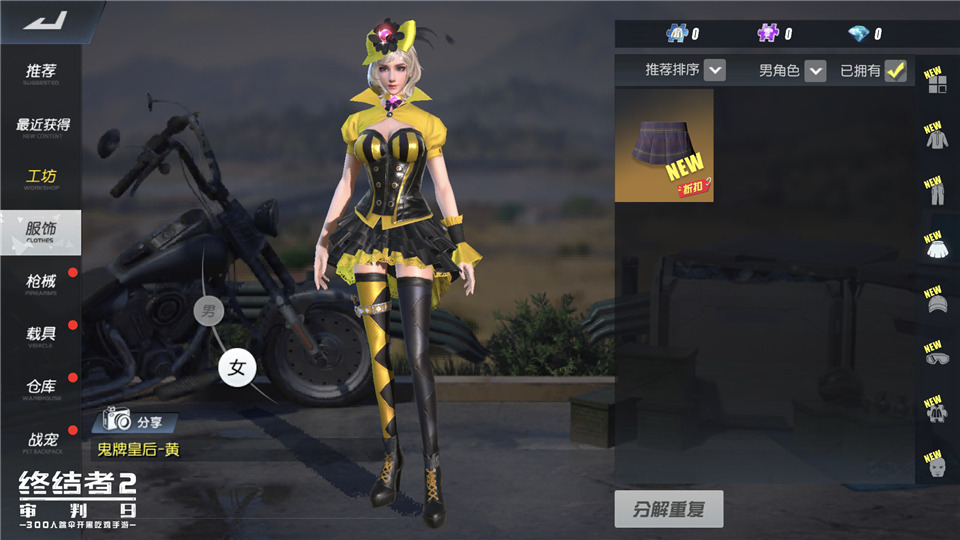The height and width of the screenshot is (540, 960).
Task: Switch to the cap headwear category
Action: coord(936,304)
